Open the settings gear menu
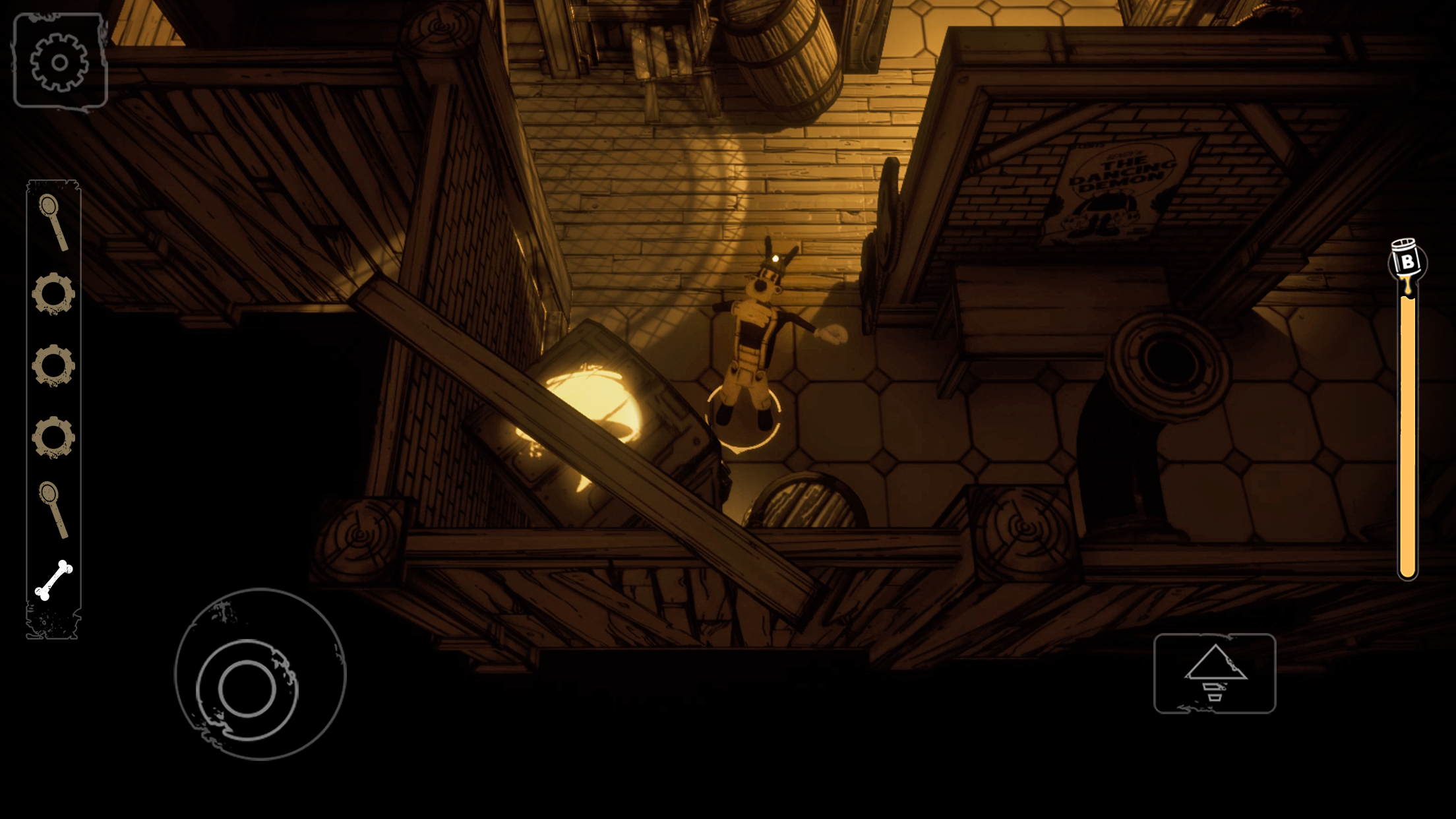 coord(61,61)
